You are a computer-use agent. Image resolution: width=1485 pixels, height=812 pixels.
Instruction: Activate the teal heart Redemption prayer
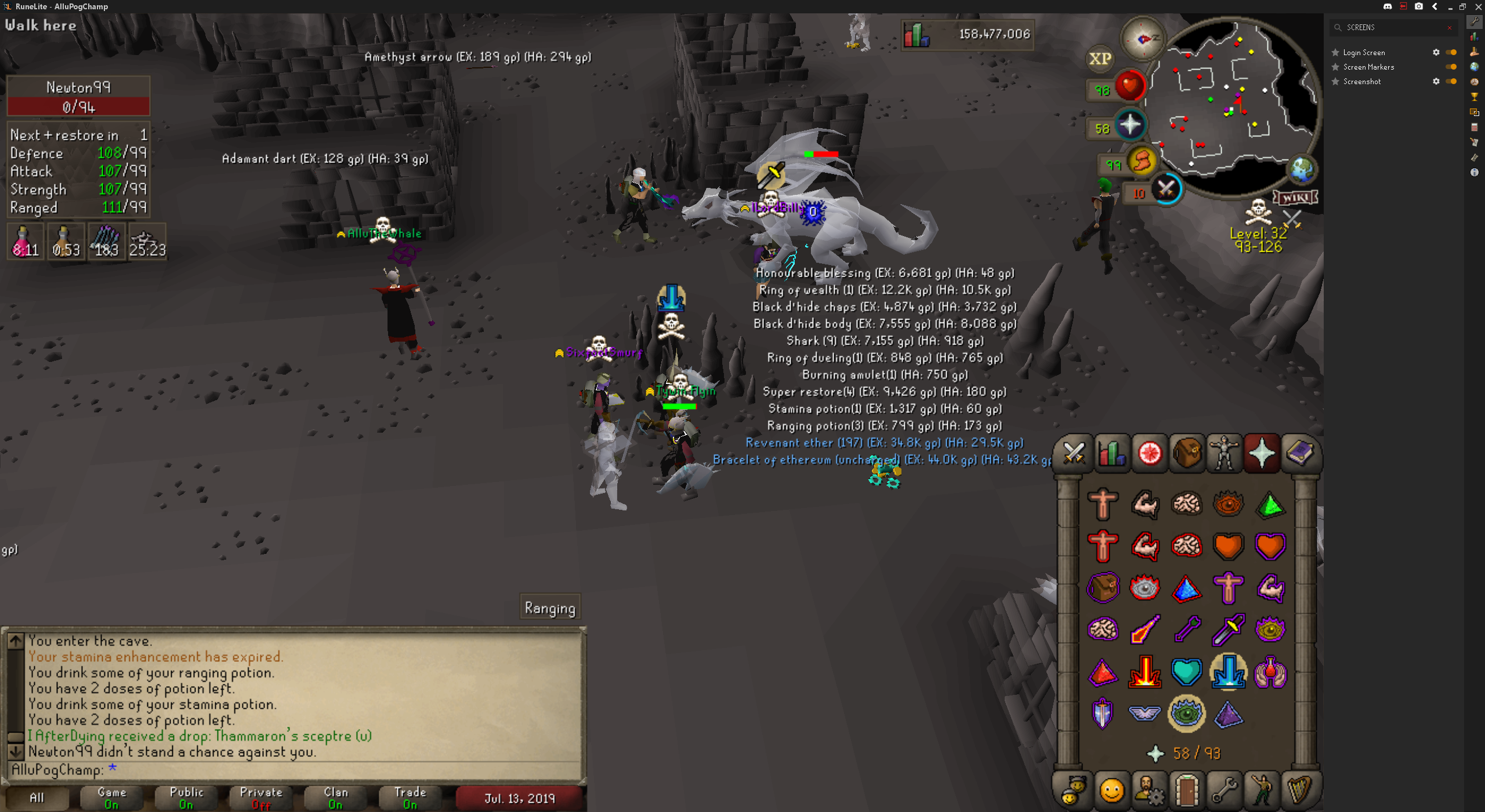1186,672
